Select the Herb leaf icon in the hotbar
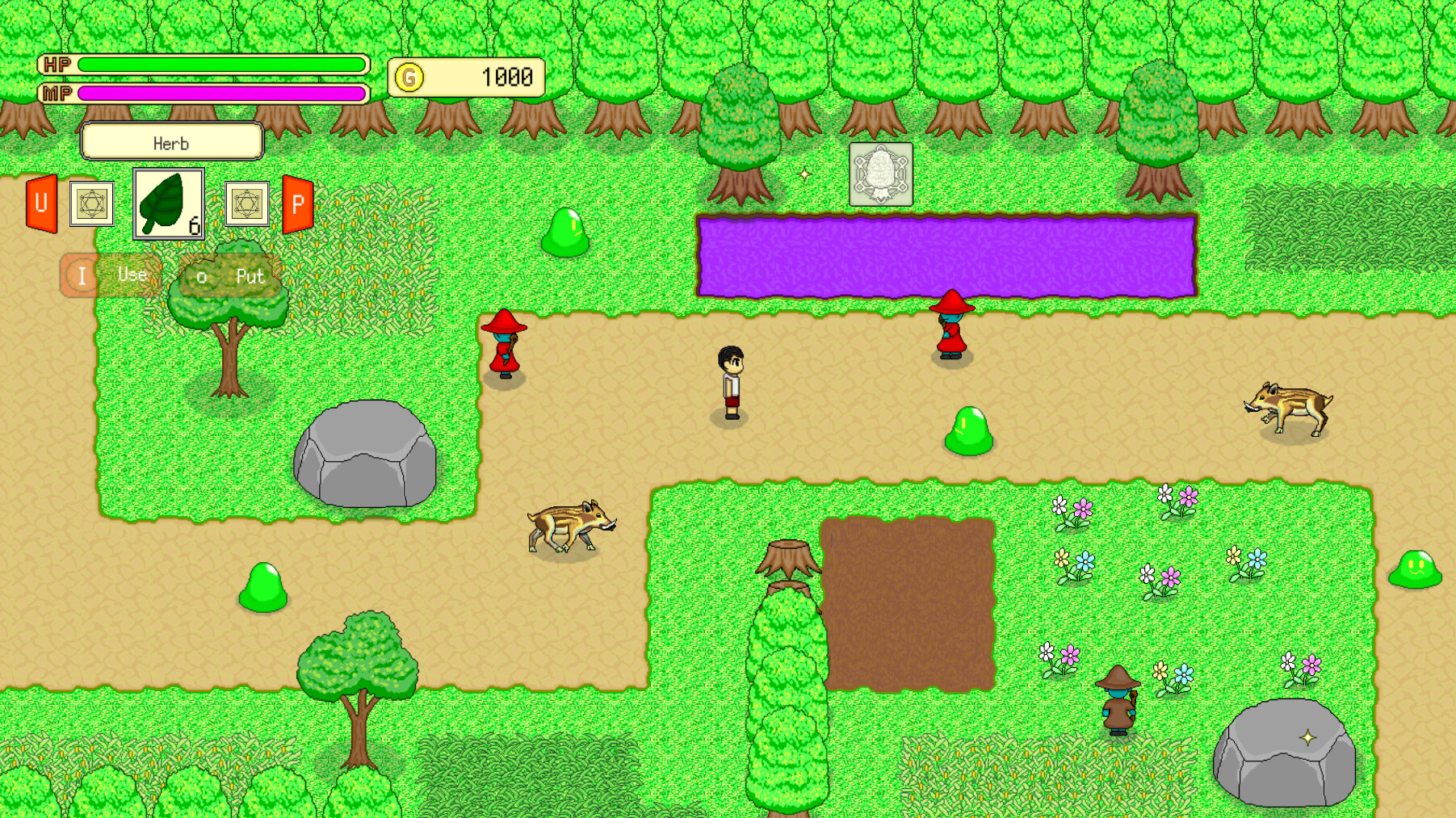The height and width of the screenshot is (818, 1456). pyautogui.click(x=168, y=204)
